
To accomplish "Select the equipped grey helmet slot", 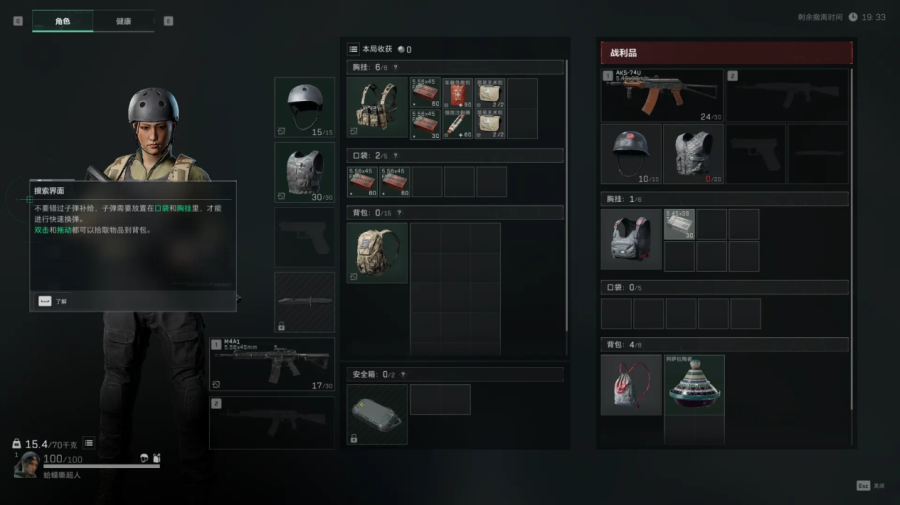I will point(304,107).
